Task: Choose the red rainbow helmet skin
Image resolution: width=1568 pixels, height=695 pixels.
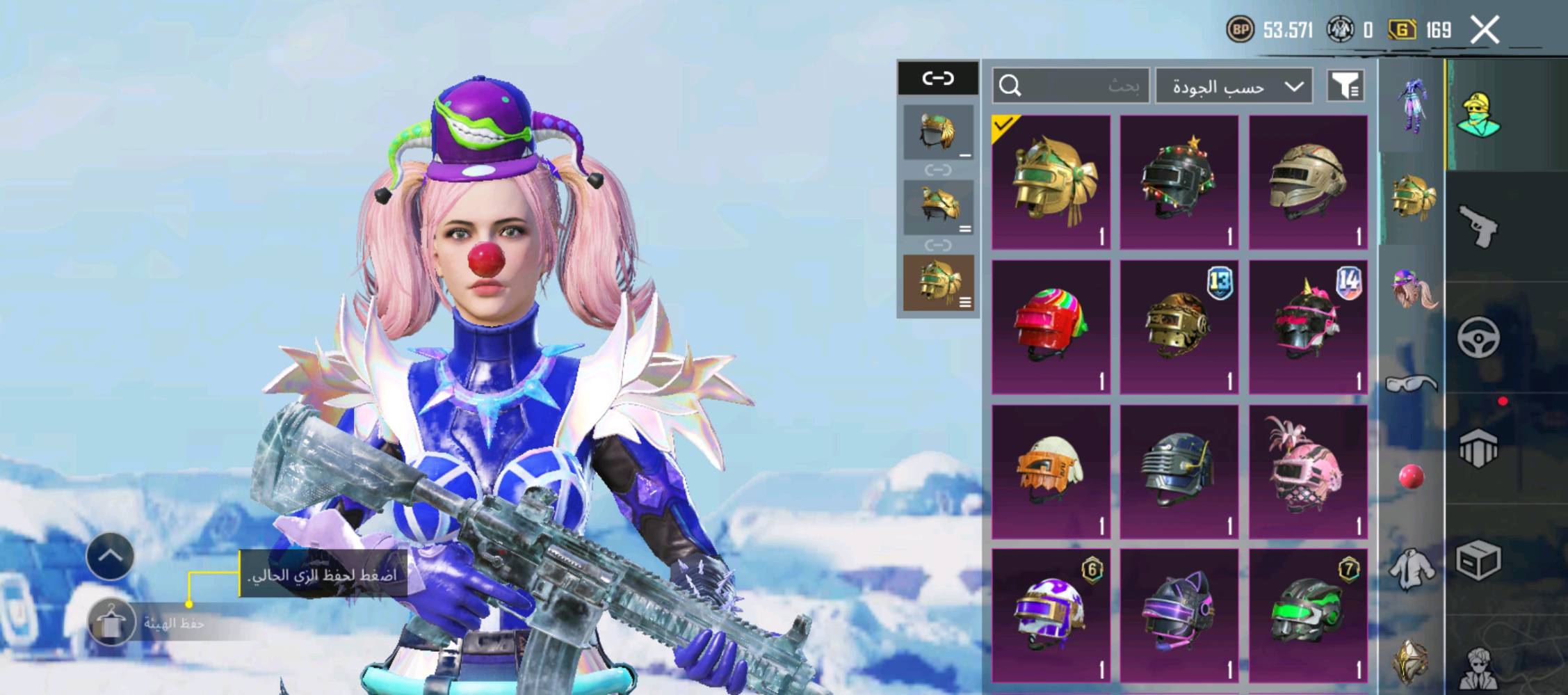Action: coord(1051,327)
